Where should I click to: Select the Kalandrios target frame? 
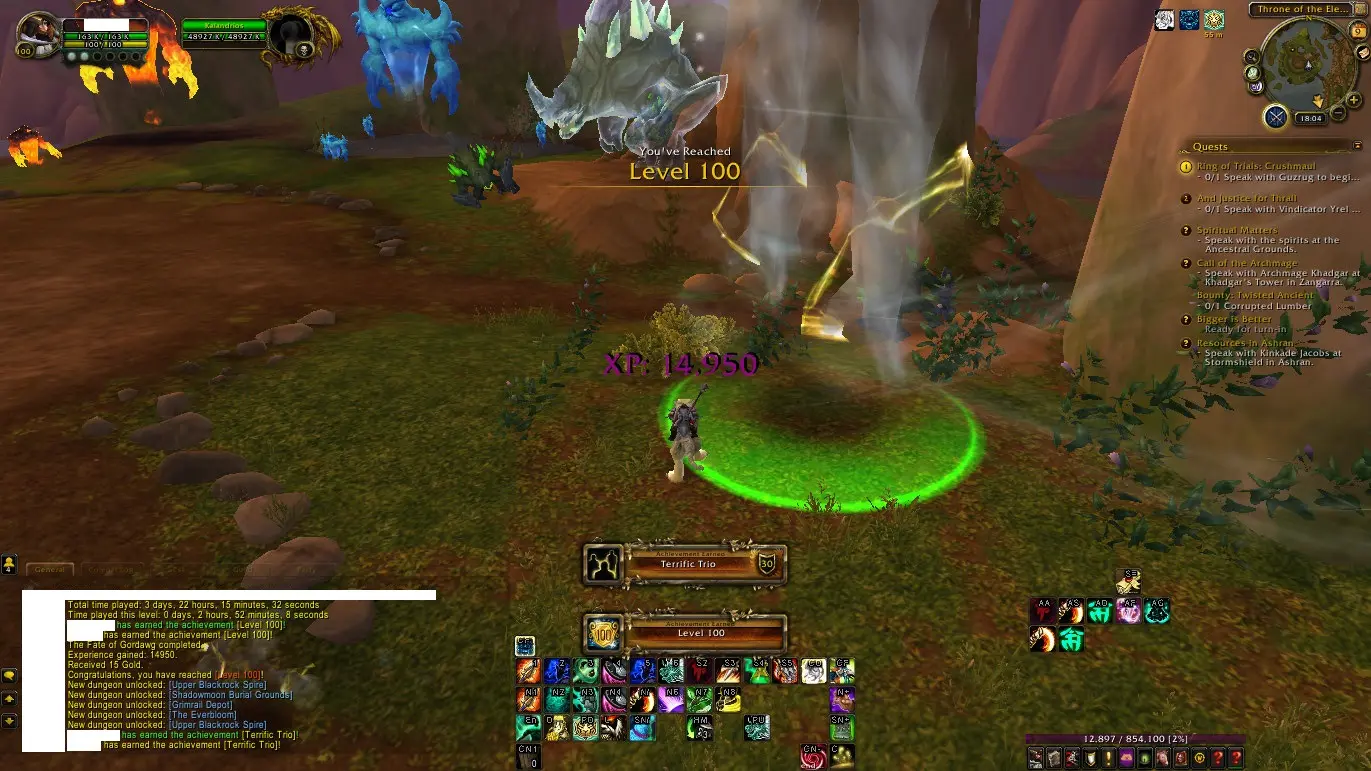pyautogui.click(x=224, y=31)
